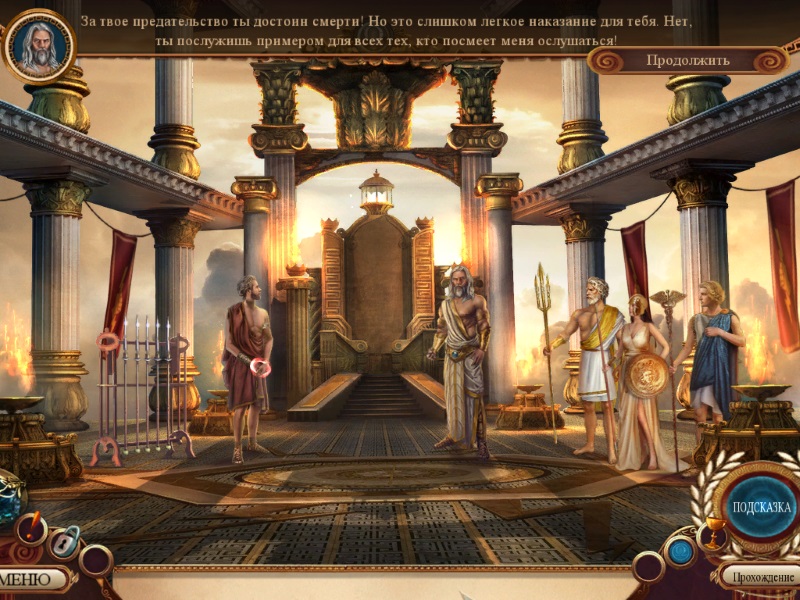Image resolution: width=800 pixels, height=600 pixels.
Task: Click the Продолжить button to continue dialogue
Action: 688,60
